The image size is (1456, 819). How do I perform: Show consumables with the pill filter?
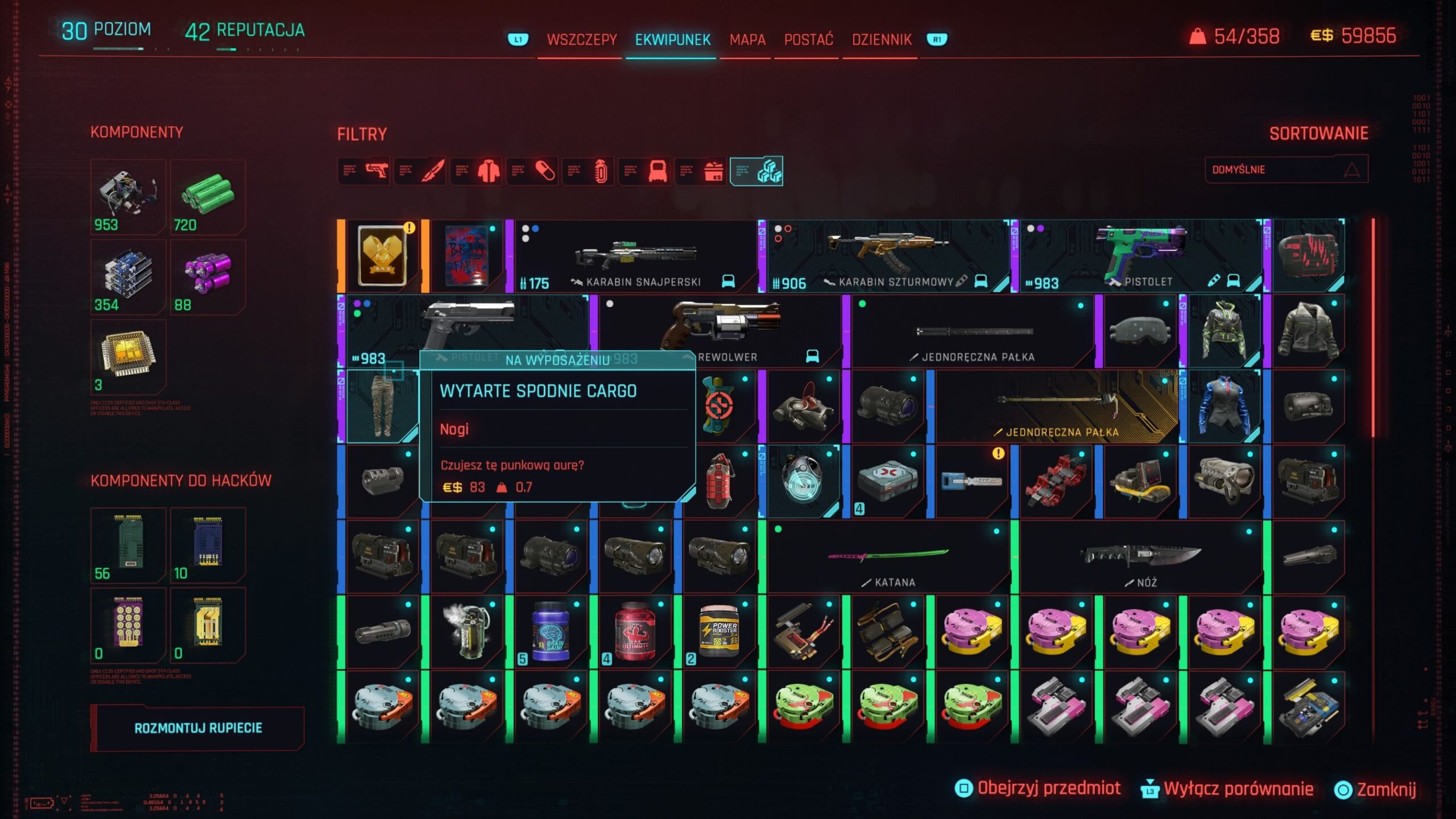[x=533, y=171]
